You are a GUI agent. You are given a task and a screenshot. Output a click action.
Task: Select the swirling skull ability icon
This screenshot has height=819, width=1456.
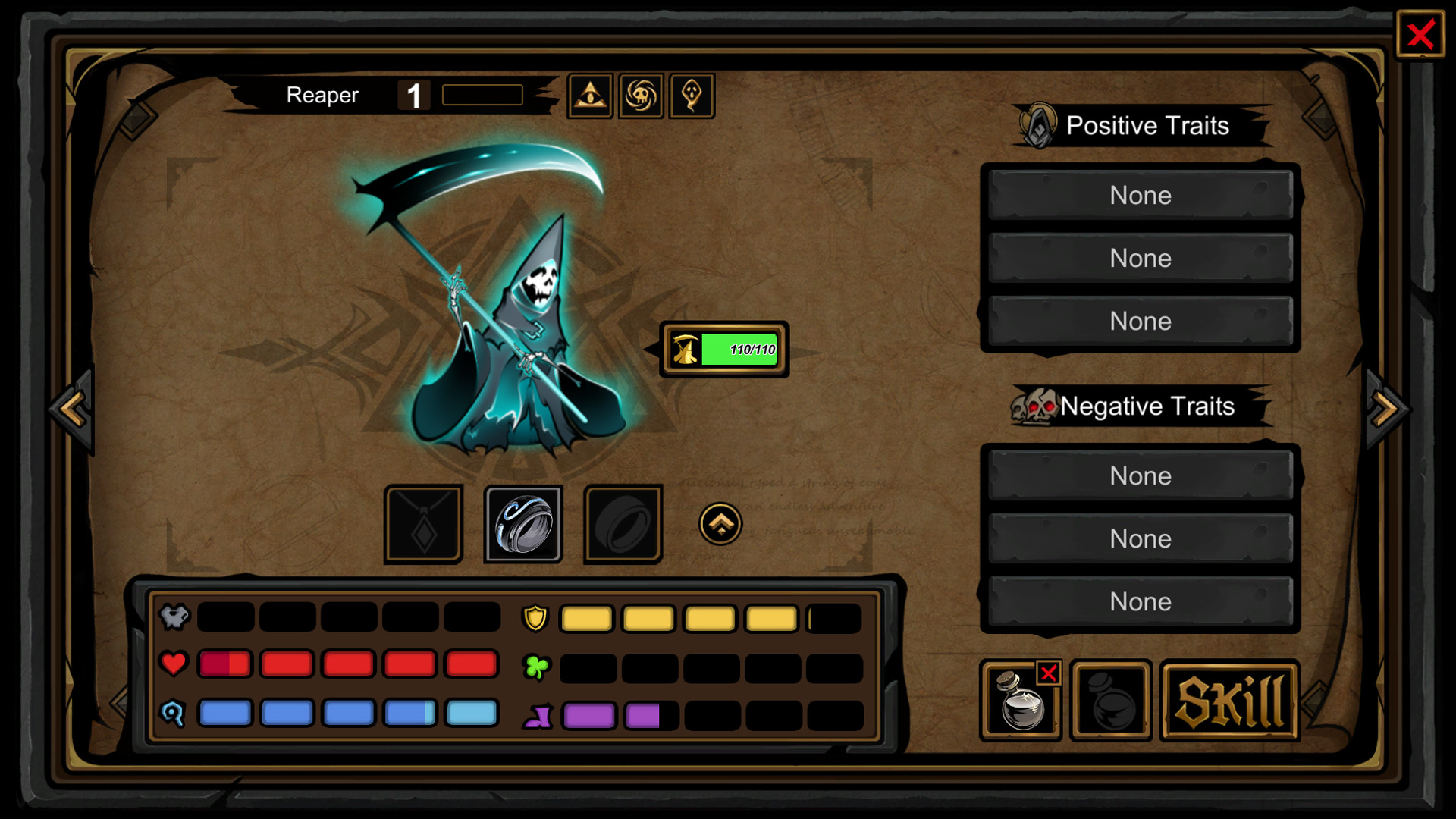641,95
